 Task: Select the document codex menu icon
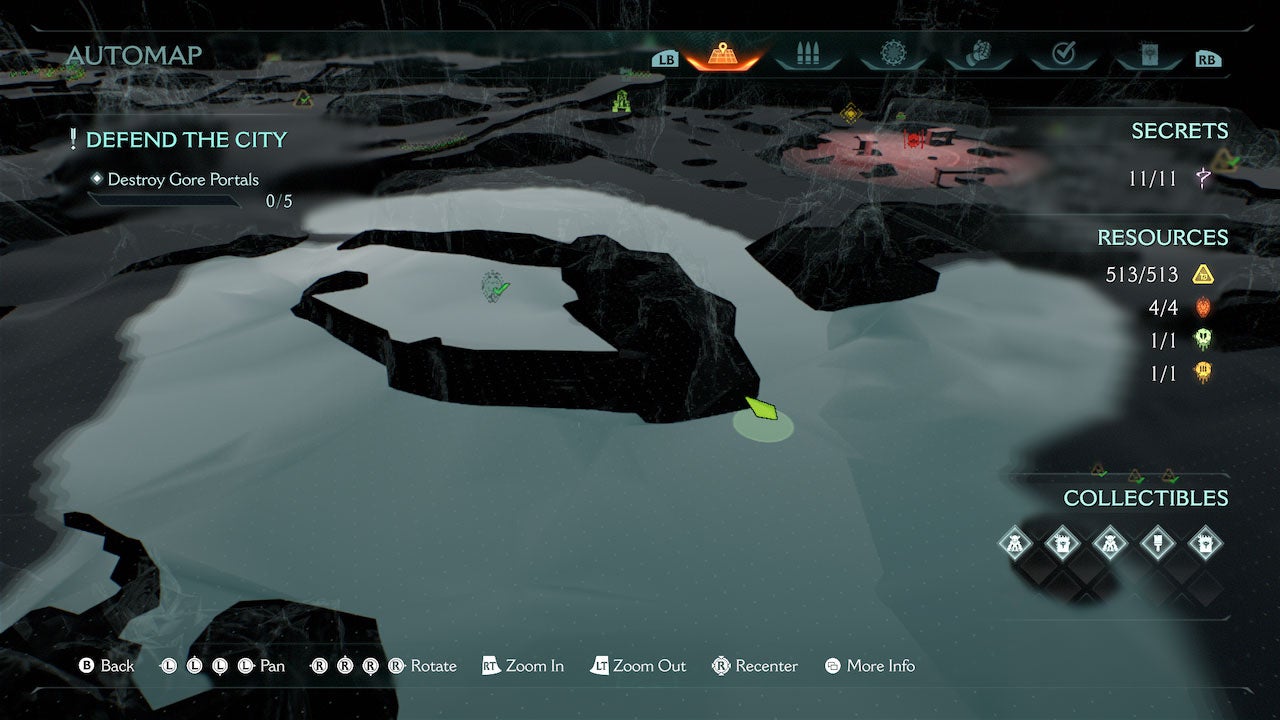1148,55
